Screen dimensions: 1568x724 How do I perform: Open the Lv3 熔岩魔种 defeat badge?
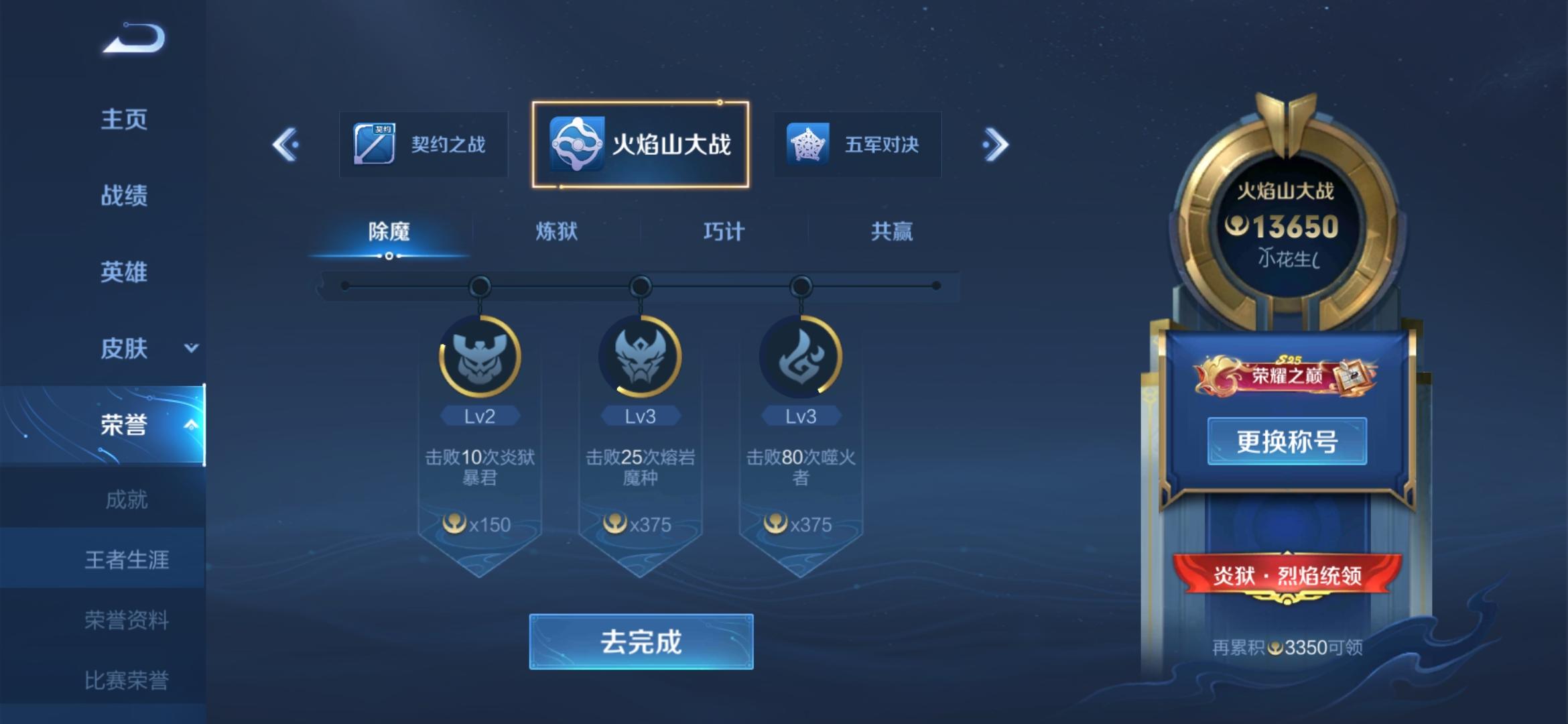point(639,356)
